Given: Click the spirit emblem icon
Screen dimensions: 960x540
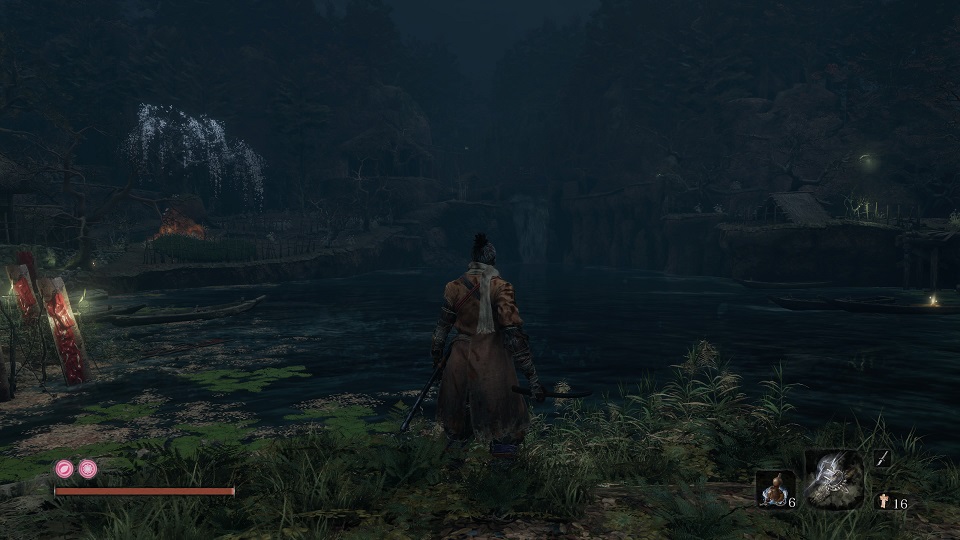Looking at the screenshot, I should pos(883,502).
